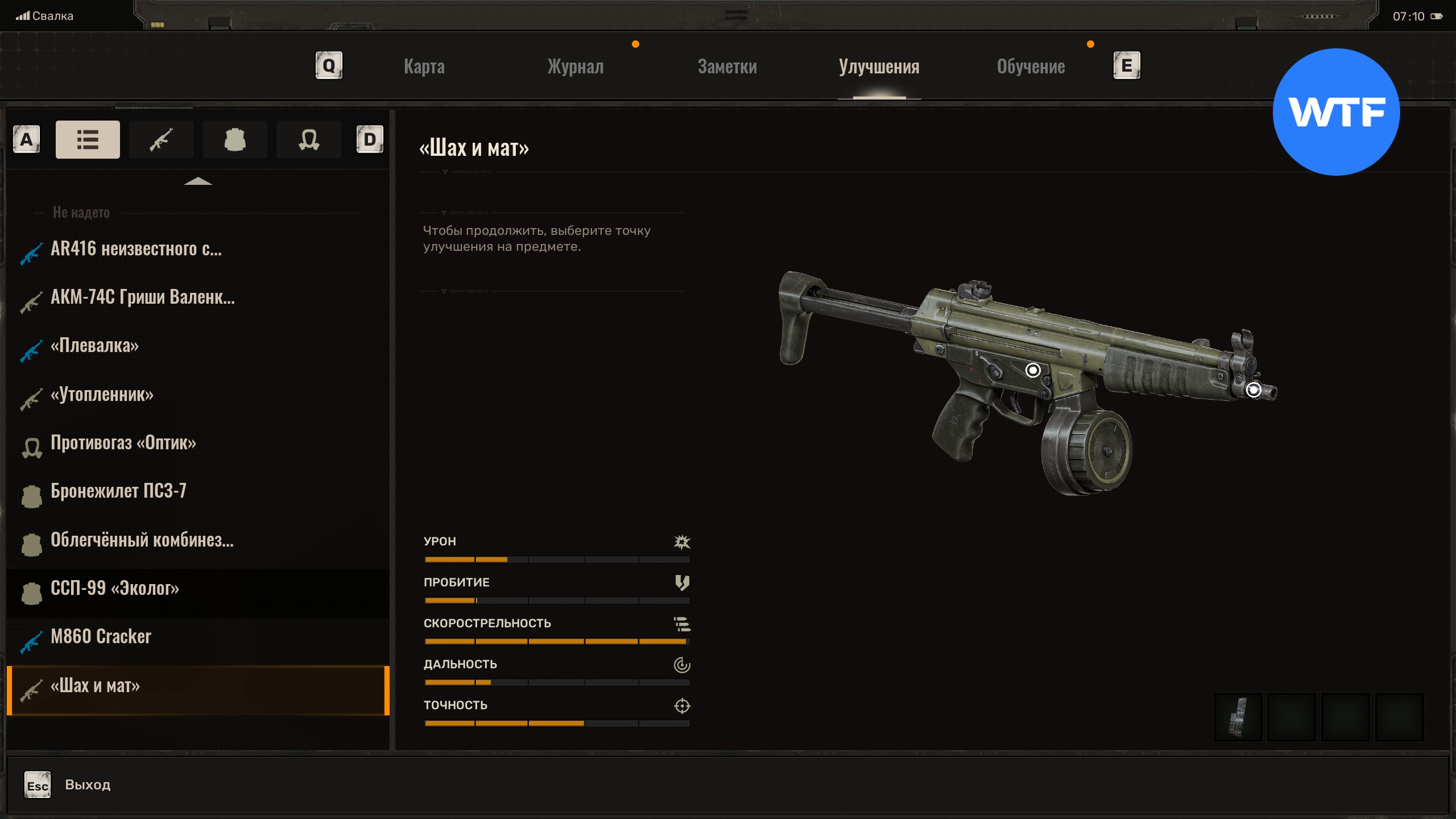Select ССП-99 «Эколог» suit
Image resolution: width=1456 pixels, height=819 pixels.
click(115, 589)
